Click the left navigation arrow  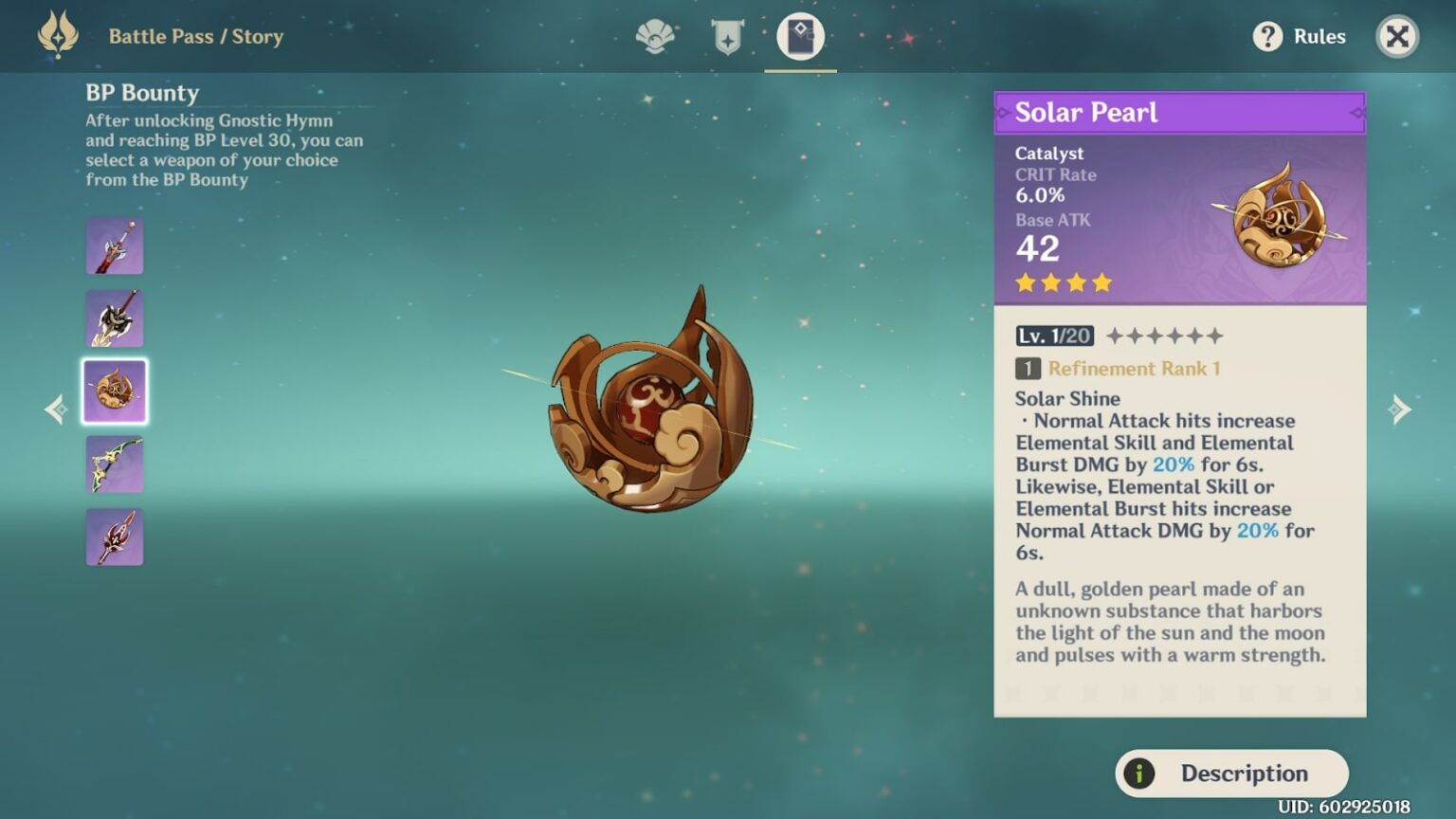(x=56, y=408)
